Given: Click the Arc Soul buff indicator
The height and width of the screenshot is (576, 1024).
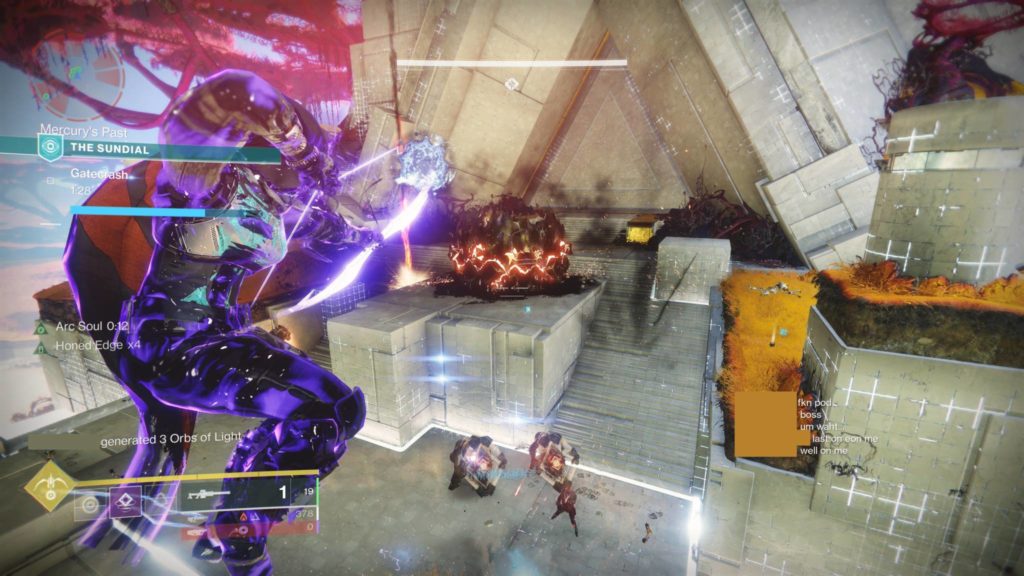Looking at the screenshot, I should (x=80, y=327).
